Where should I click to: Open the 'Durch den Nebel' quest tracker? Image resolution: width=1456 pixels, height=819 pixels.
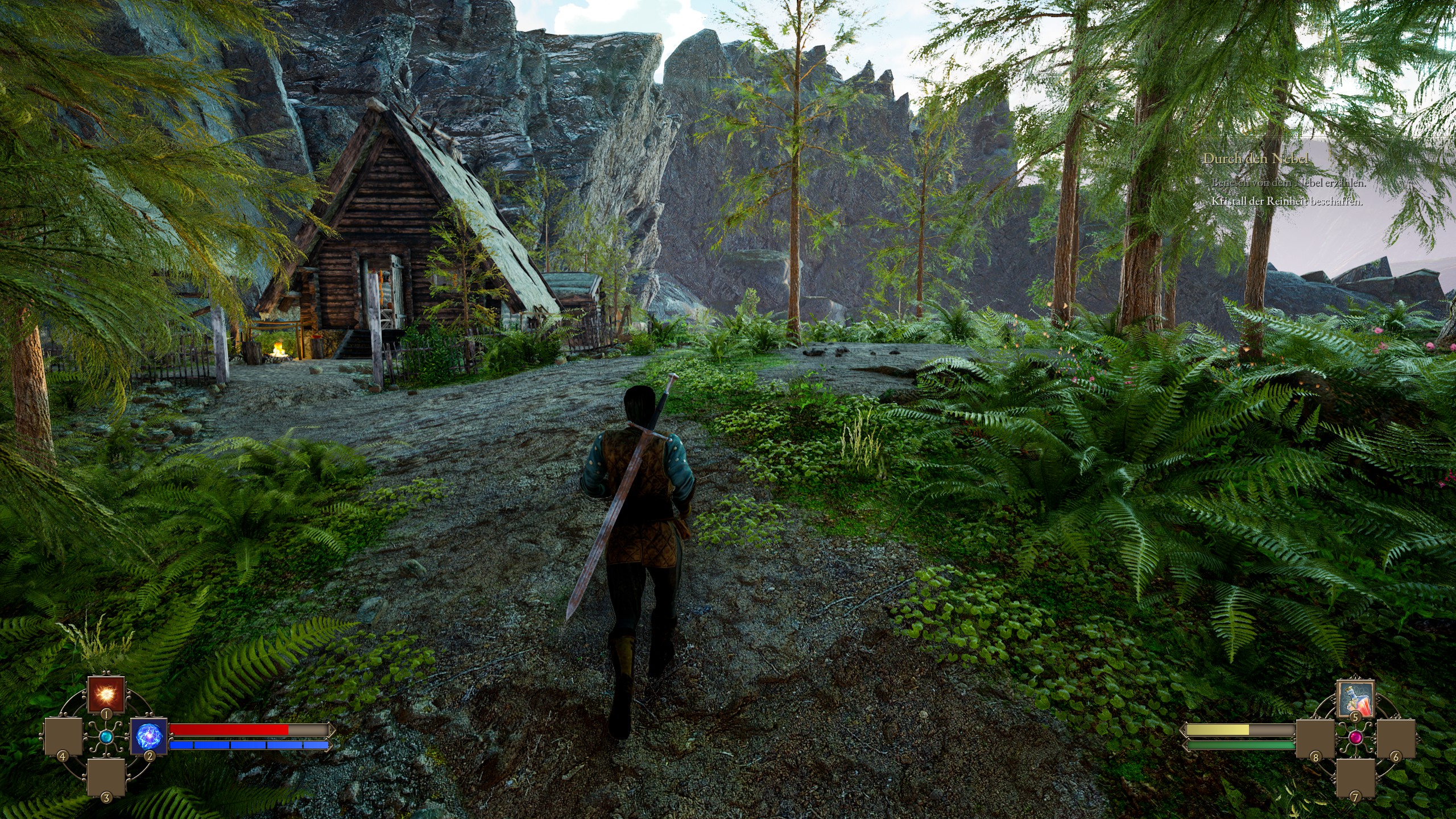[x=1256, y=159]
